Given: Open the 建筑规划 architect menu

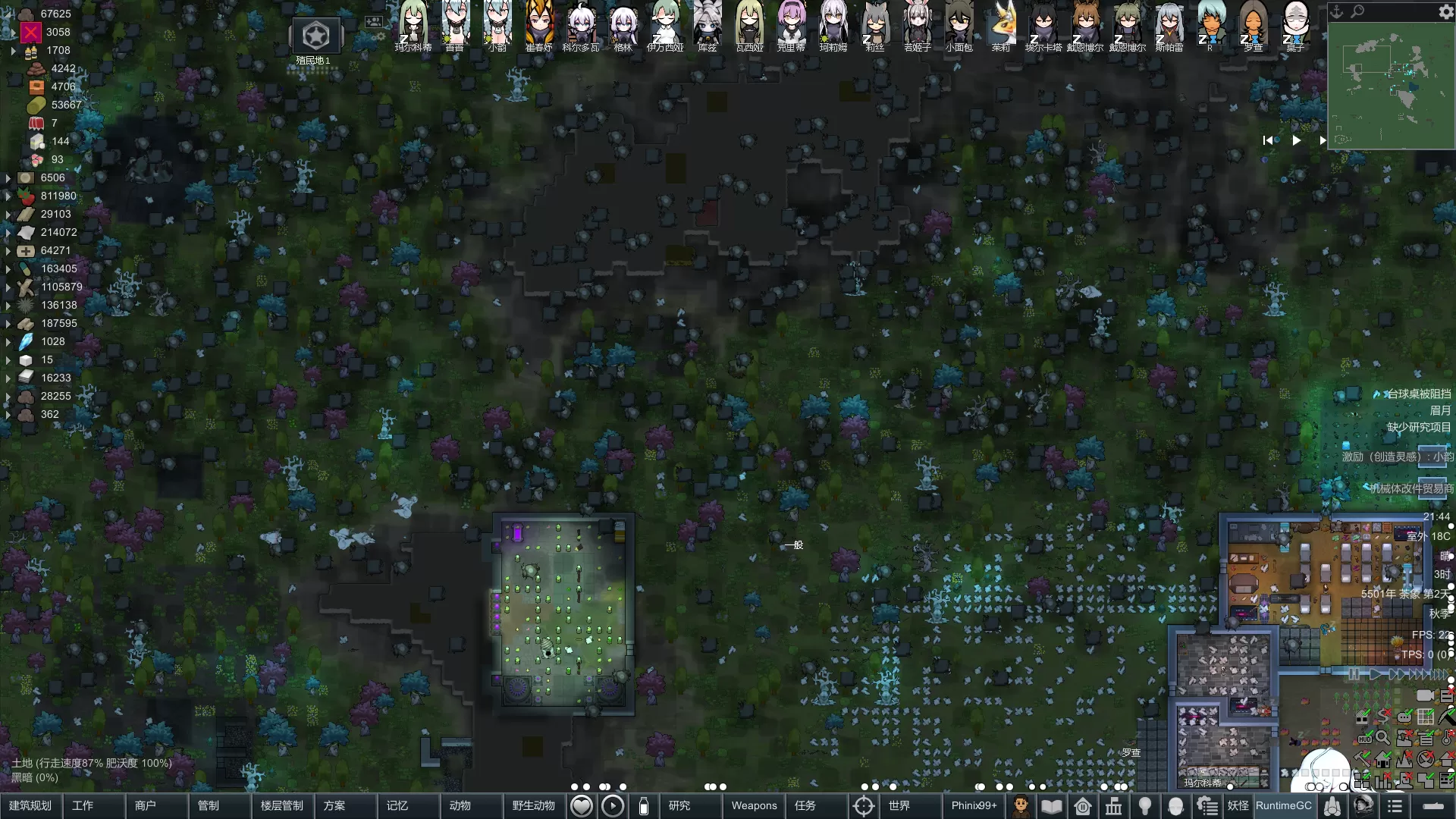Looking at the screenshot, I should 30,805.
